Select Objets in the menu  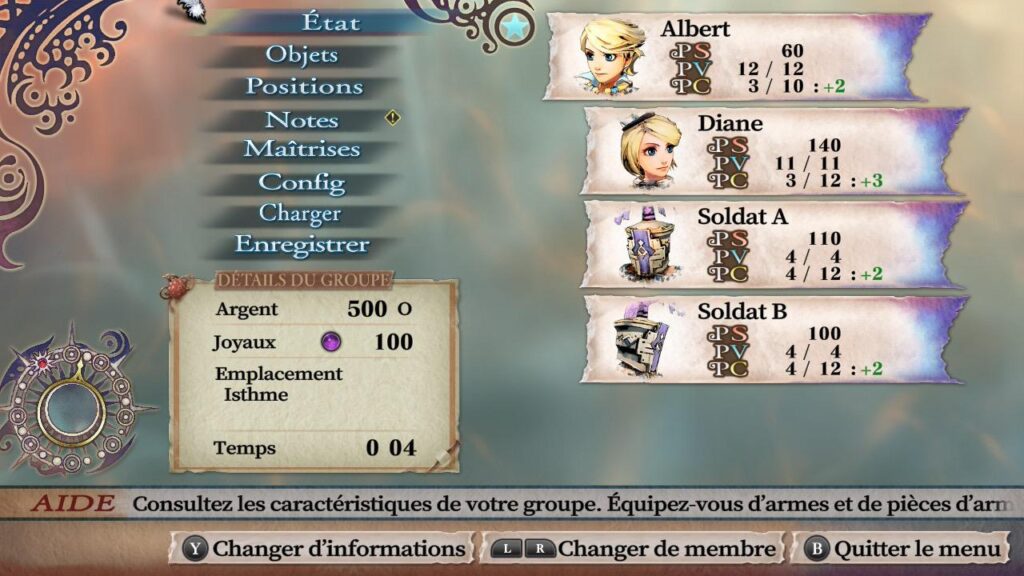coord(301,54)
